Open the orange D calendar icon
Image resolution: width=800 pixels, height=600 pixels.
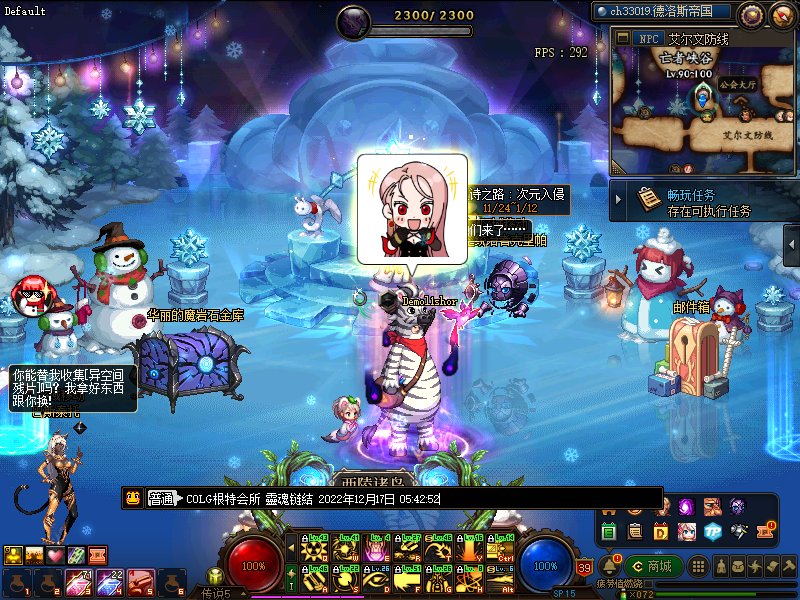(x=661, y=531)
